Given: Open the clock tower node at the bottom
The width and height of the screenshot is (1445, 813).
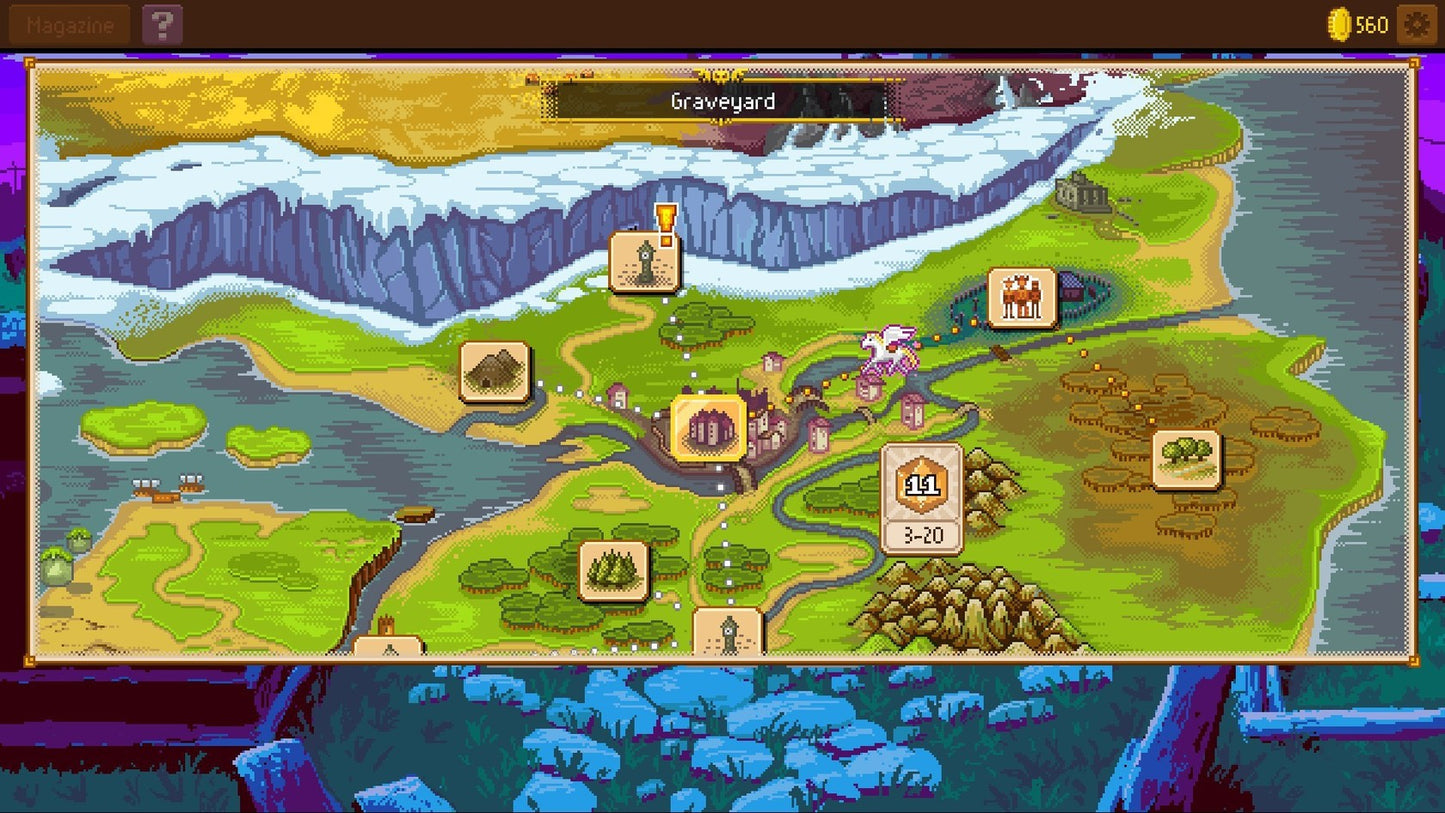Looking at the screenshot, I should tap(729, 631).
